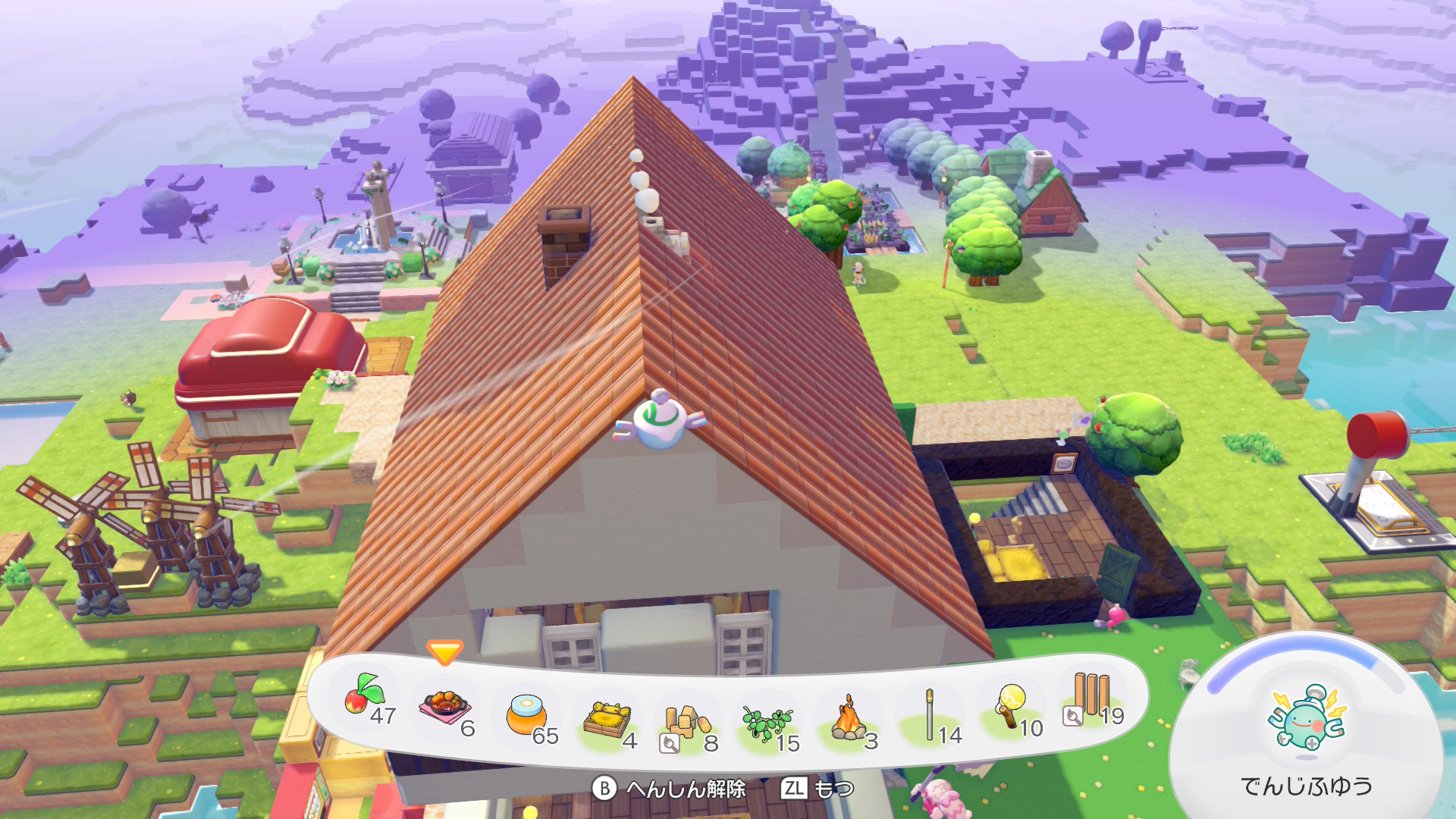Select the yellow lamp post slot

tap(1011, 707)
